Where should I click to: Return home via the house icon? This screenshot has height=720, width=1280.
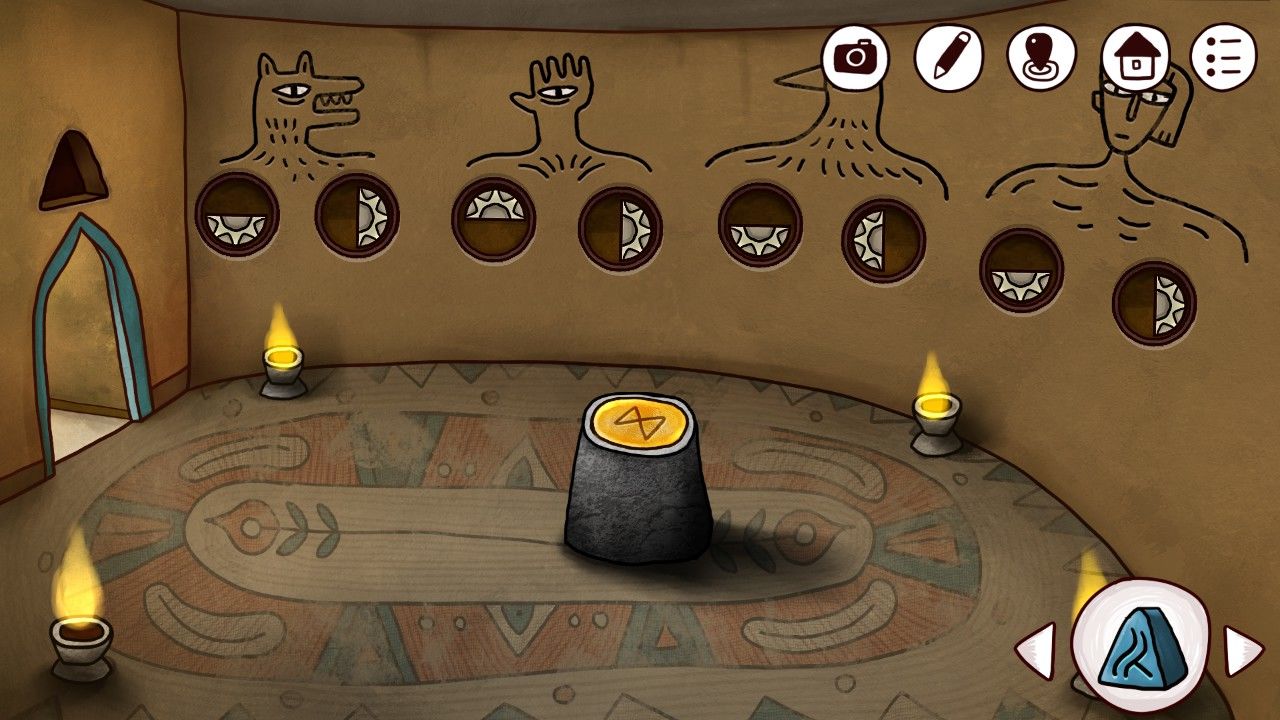1135,58
